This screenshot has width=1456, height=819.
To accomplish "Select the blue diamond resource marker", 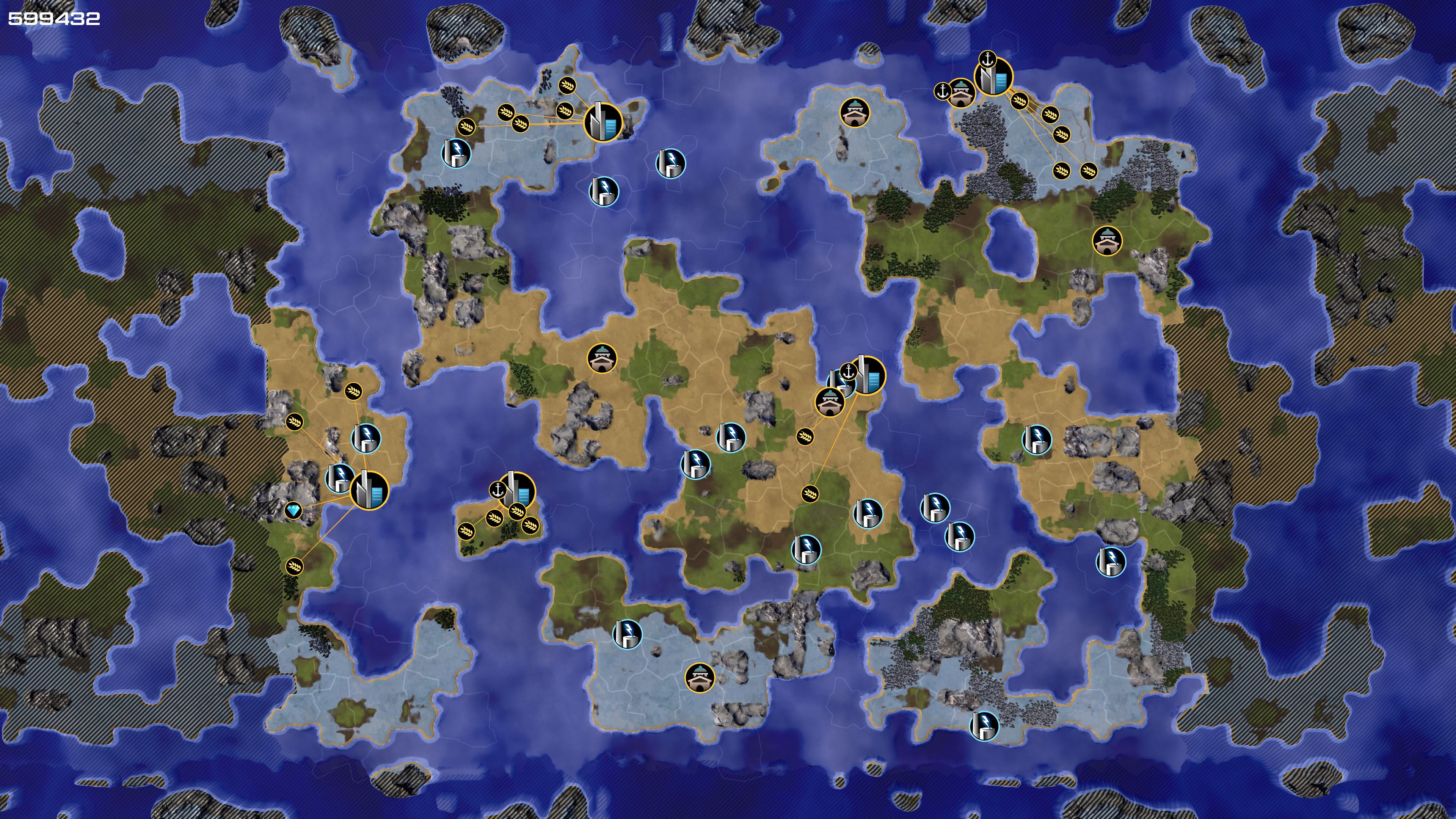I will point(293,511).
